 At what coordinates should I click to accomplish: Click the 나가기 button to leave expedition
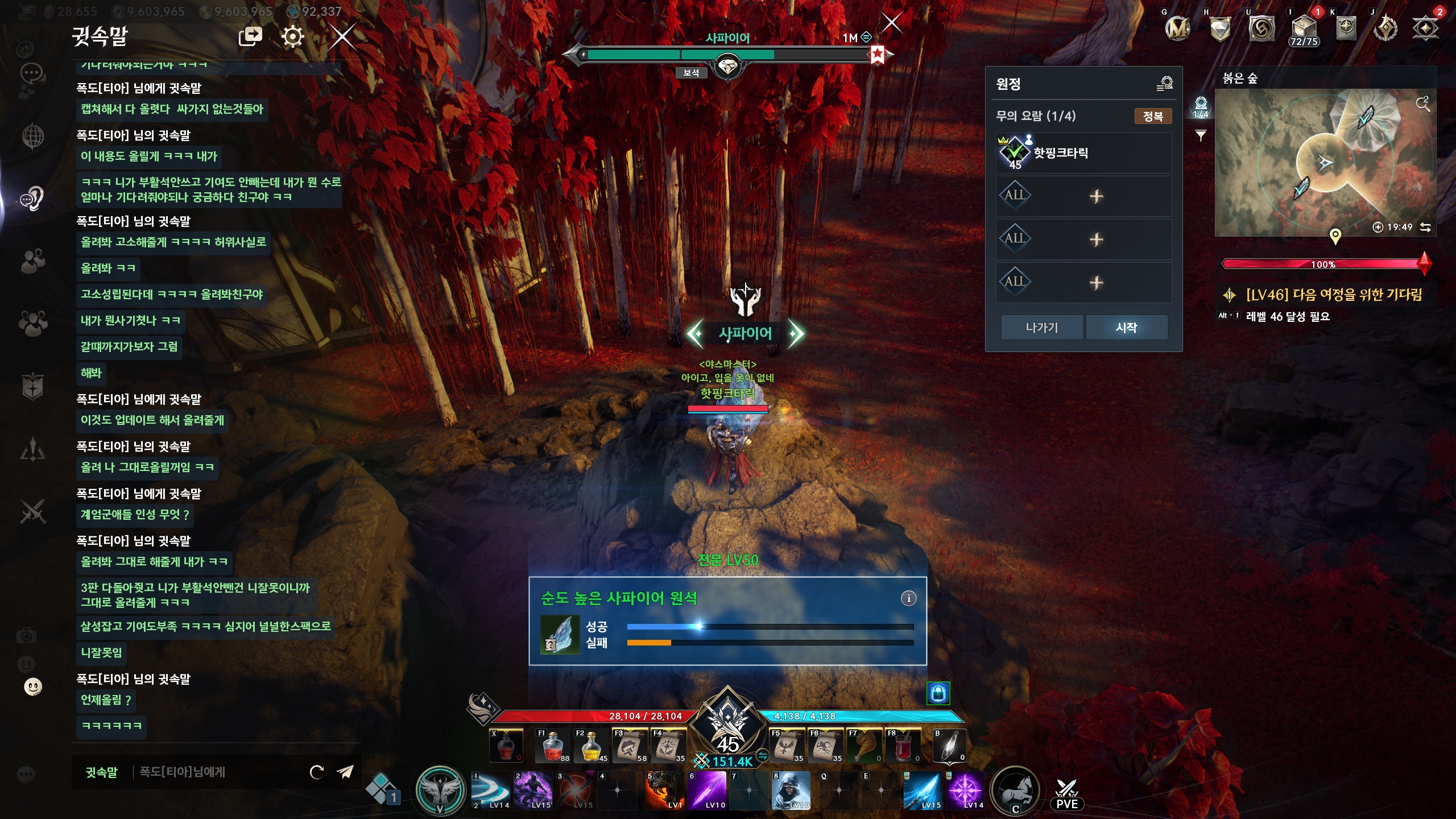pos(1041,328)
